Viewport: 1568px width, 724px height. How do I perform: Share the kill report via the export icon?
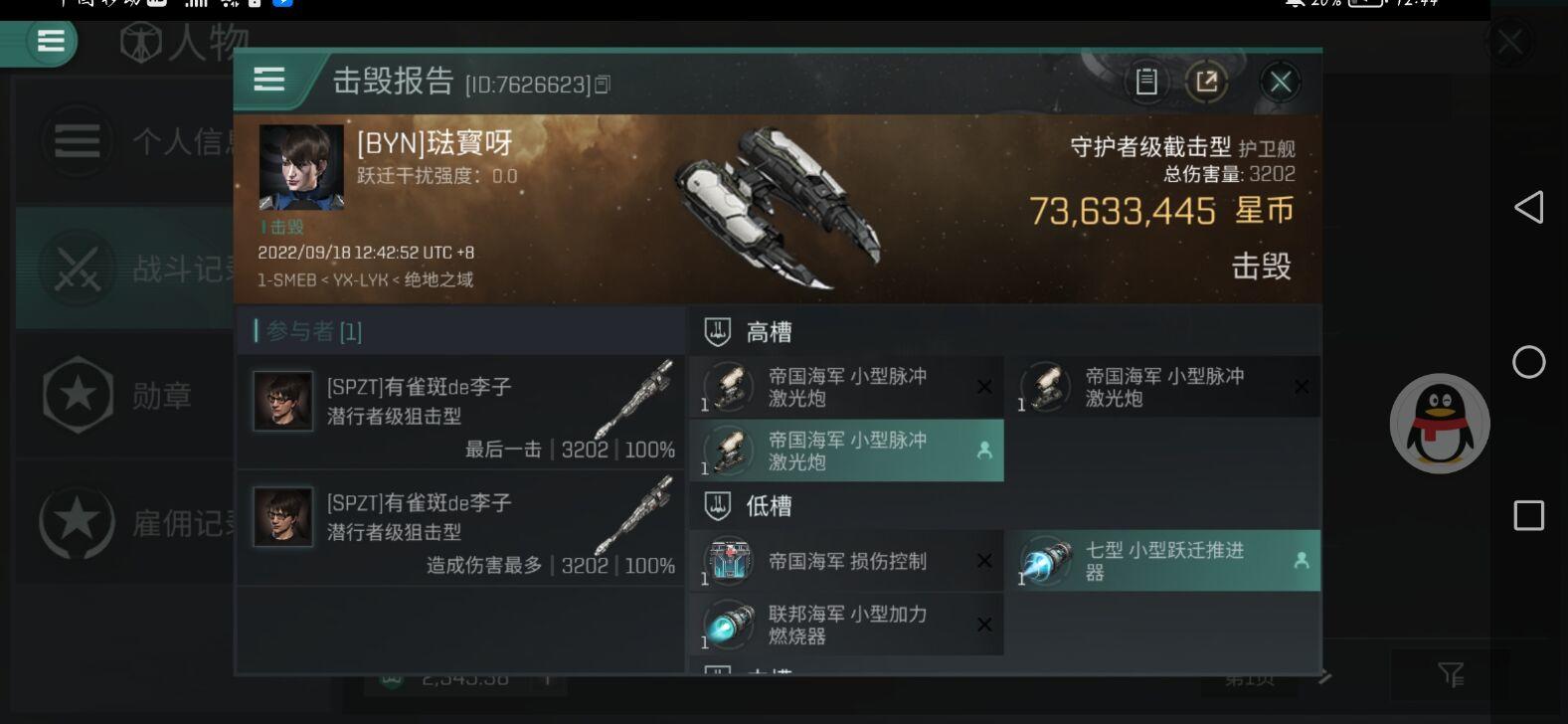(1207, 83)
